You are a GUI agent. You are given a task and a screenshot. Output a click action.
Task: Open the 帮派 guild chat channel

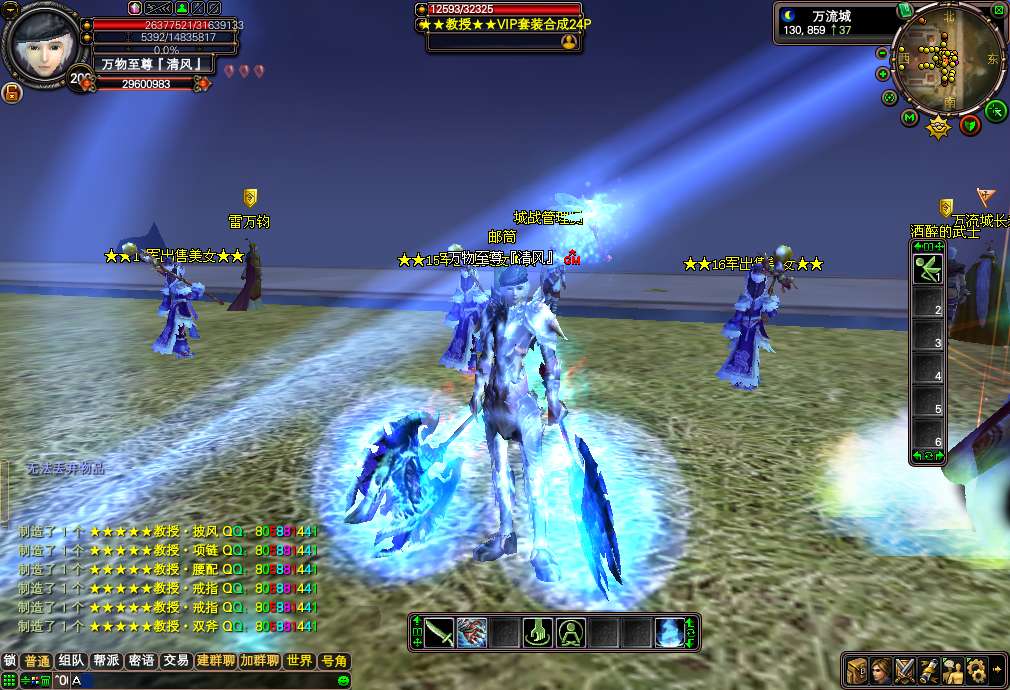pyautogui.click(x=106, y=661)
